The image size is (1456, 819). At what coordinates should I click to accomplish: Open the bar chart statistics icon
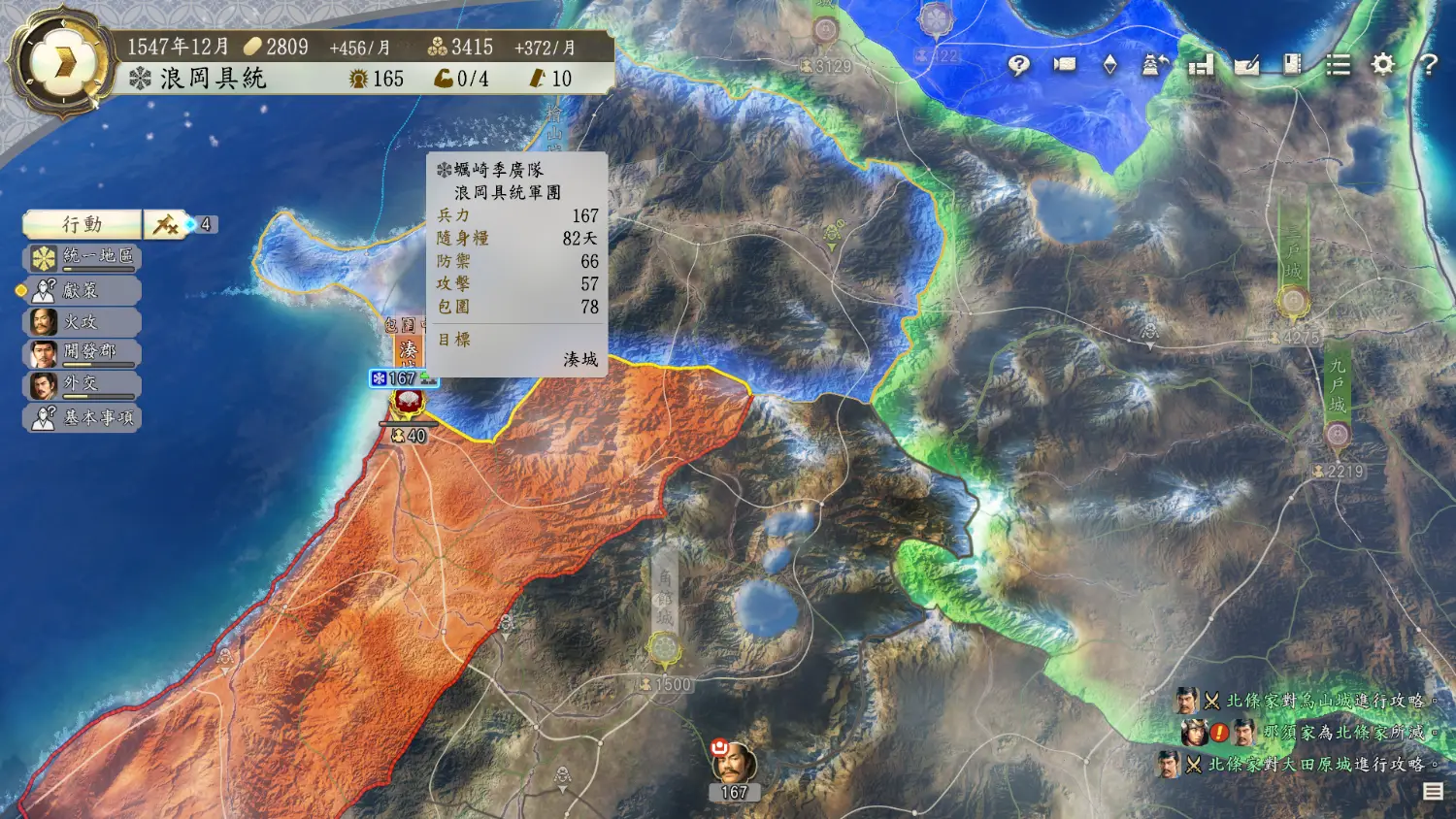[1202, 65]
